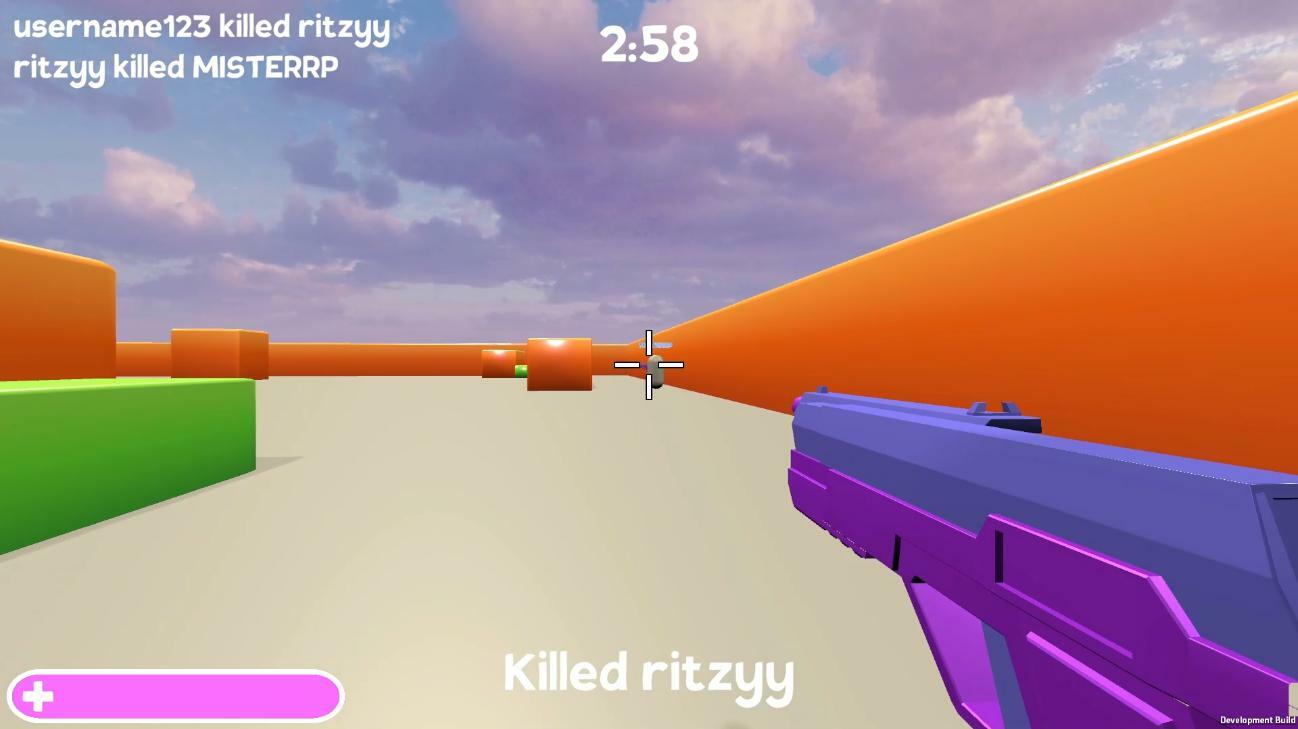Viewport: 1298px width, 729px height.
Task: Click the 'Development Build' watermark
Action: point(1255,719)
